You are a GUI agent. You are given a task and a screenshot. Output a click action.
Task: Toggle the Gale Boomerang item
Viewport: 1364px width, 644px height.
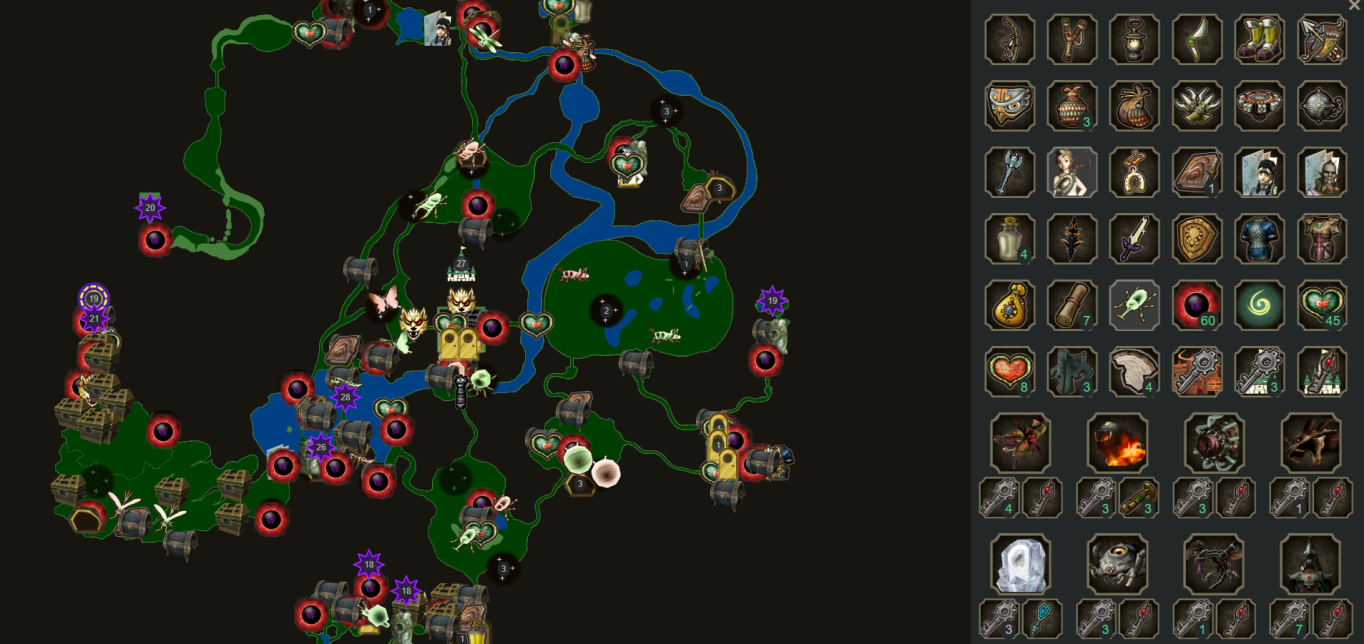1197,40
